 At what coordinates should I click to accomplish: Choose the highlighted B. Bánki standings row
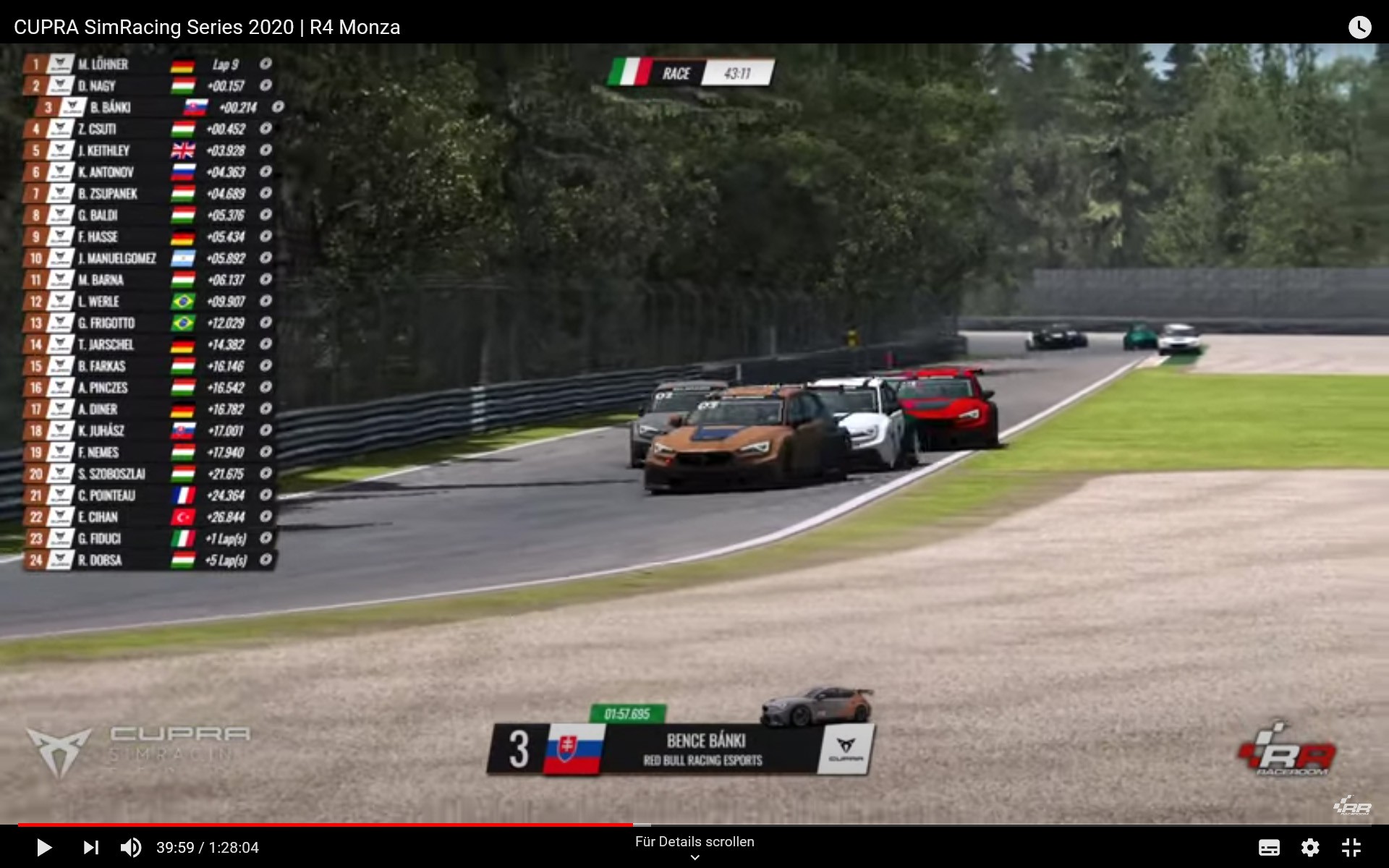click(x=161, y=108)
